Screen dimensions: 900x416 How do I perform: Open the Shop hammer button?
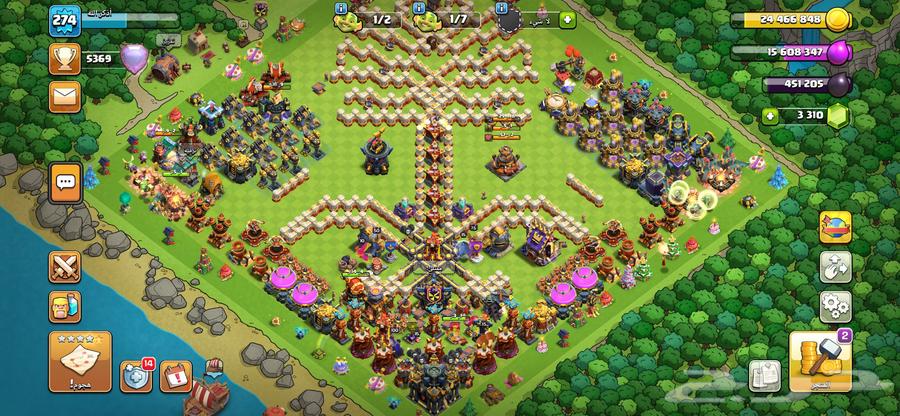click(x=818, y=364)
